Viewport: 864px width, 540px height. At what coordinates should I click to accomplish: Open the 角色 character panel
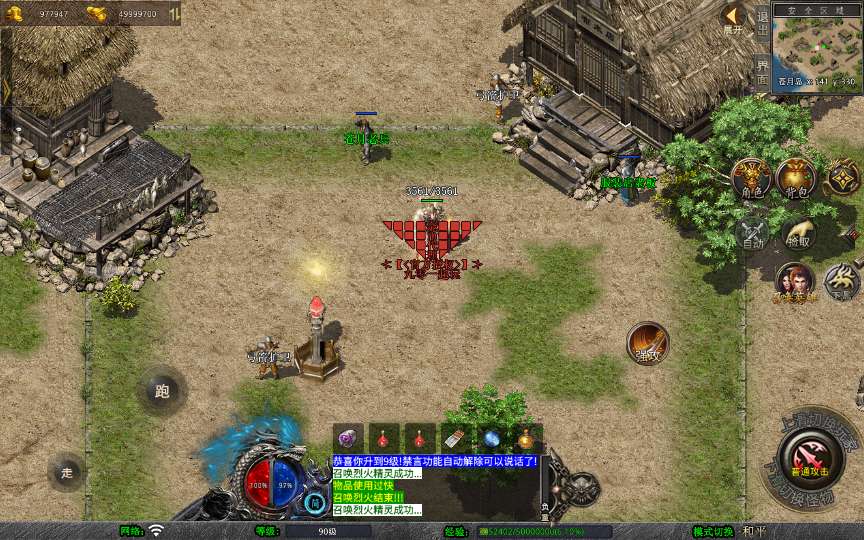point(751,180)
